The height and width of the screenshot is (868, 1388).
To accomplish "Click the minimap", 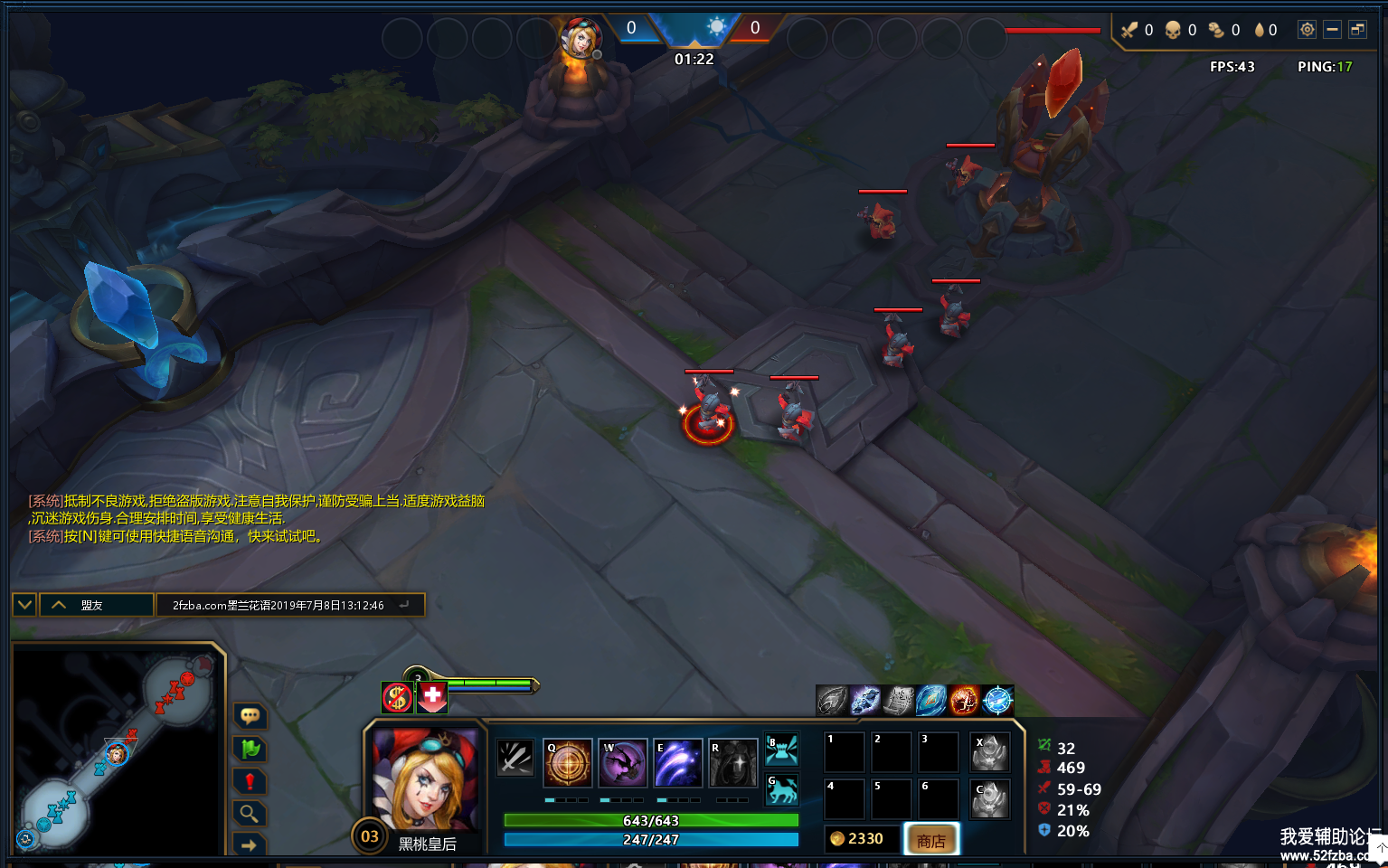I will 118,750.
